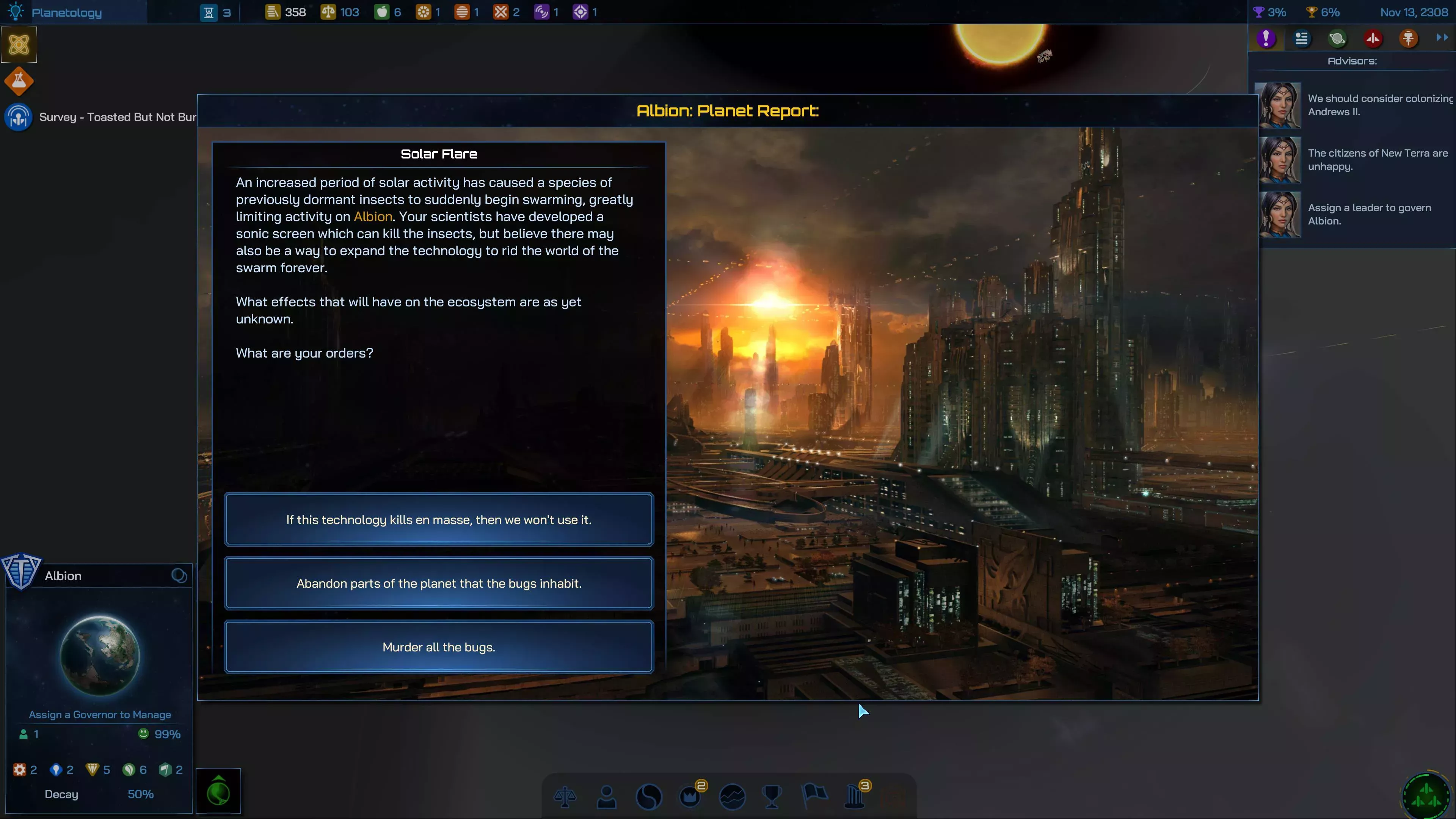This screenshot has width=1456, height=819.
Task: Choose 'Murder all the bugs.'
Action: (x=439, y=646)
